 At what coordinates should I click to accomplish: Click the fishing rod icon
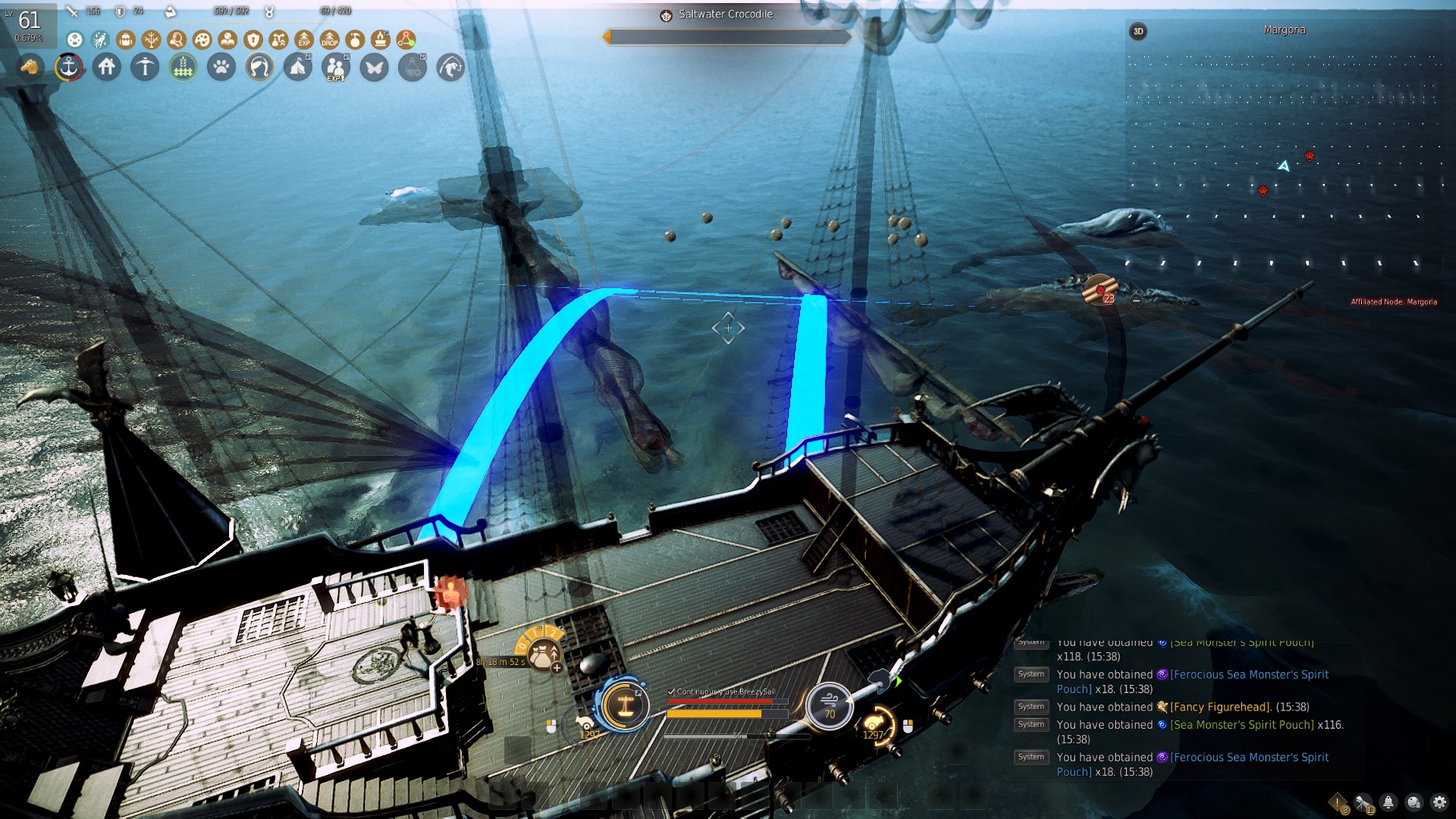click(450, 67)
